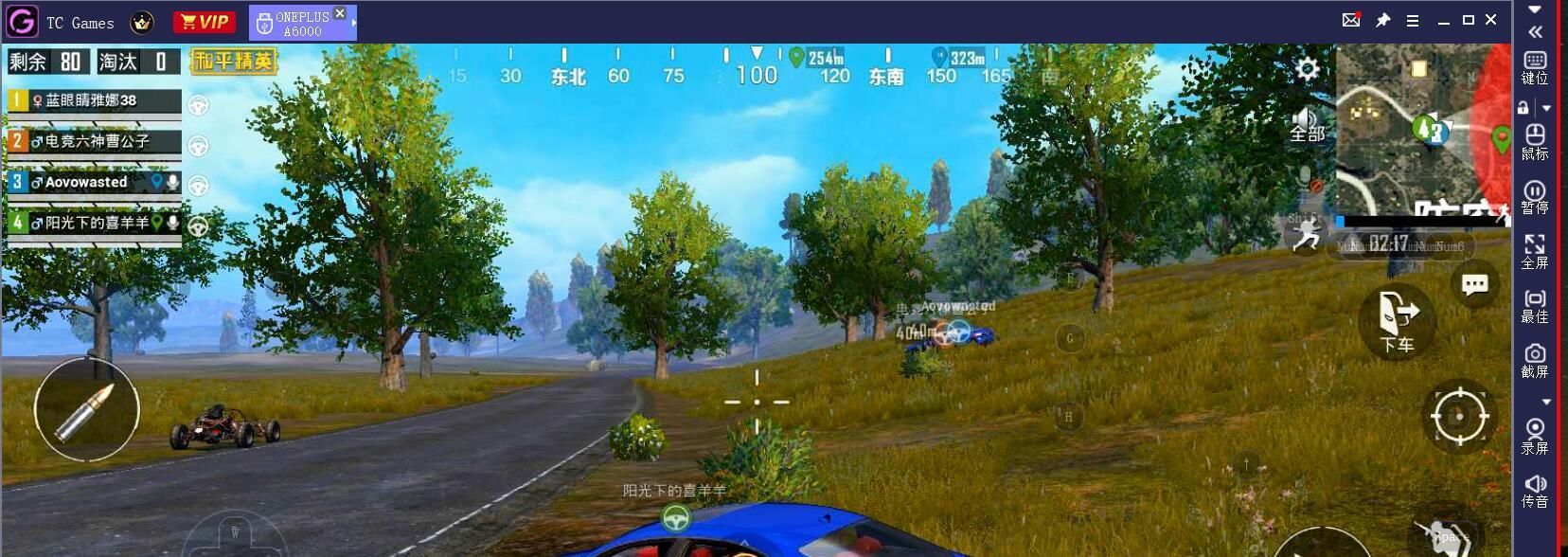Toggle the microphone mute icon
This screenshot has width=1568, height=557.
pos(1308,178)
